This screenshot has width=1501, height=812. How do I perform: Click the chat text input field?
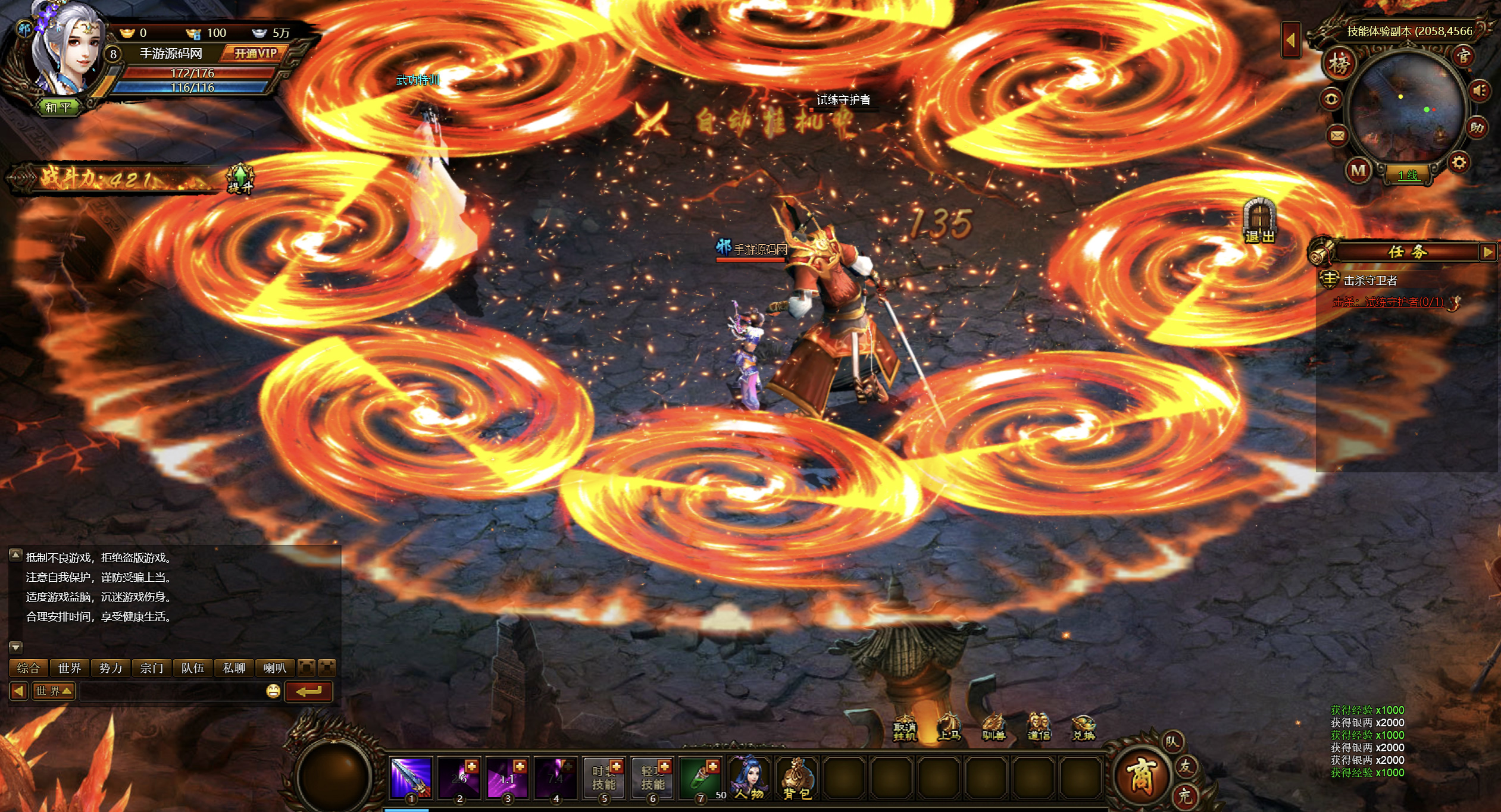(171, 691)
